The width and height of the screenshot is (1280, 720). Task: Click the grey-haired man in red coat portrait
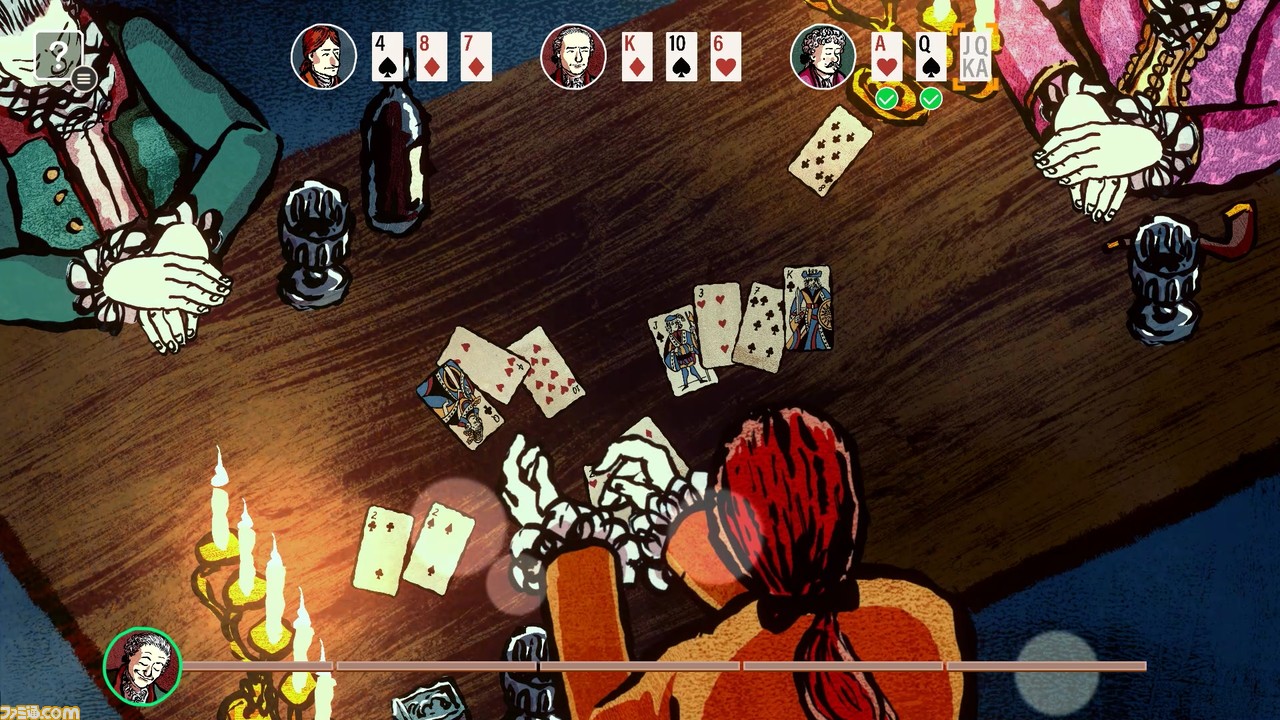[573, 57]
